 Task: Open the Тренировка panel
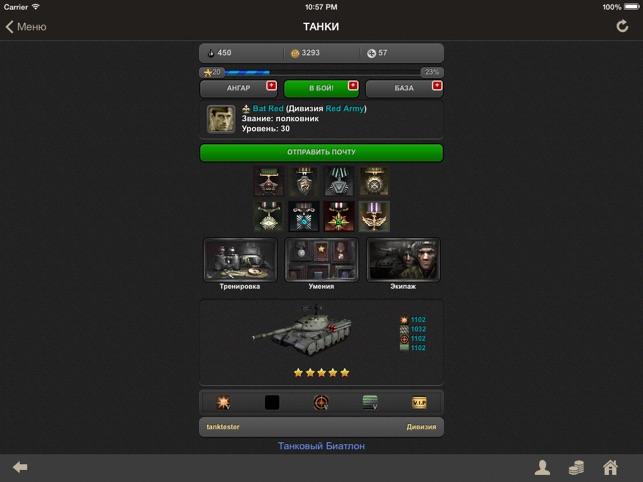(x=240, y=260)
